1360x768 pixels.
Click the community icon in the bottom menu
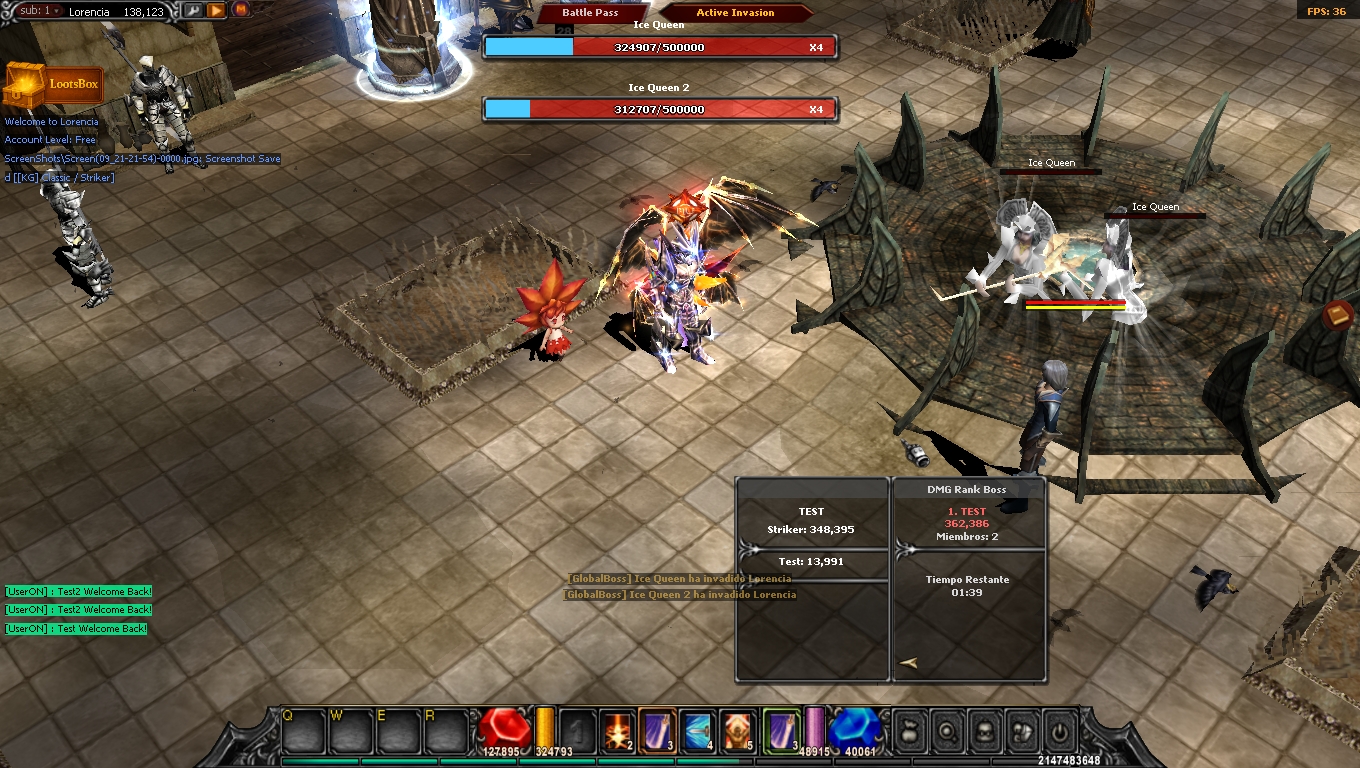tap(1022, 731)
